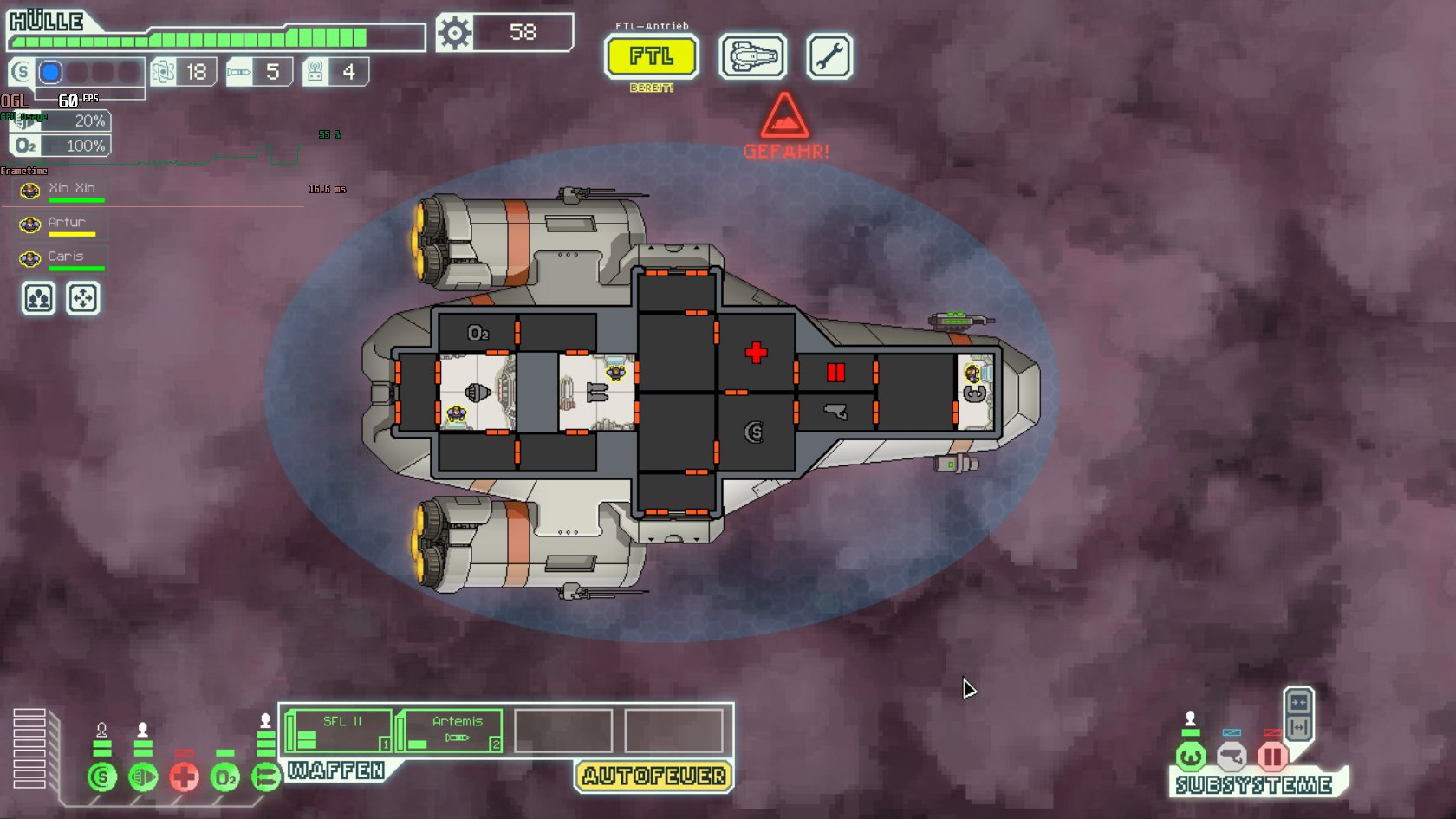Click the O2 oxygen system icon
Screen dimensions: 1456x819
pos(224,777)
